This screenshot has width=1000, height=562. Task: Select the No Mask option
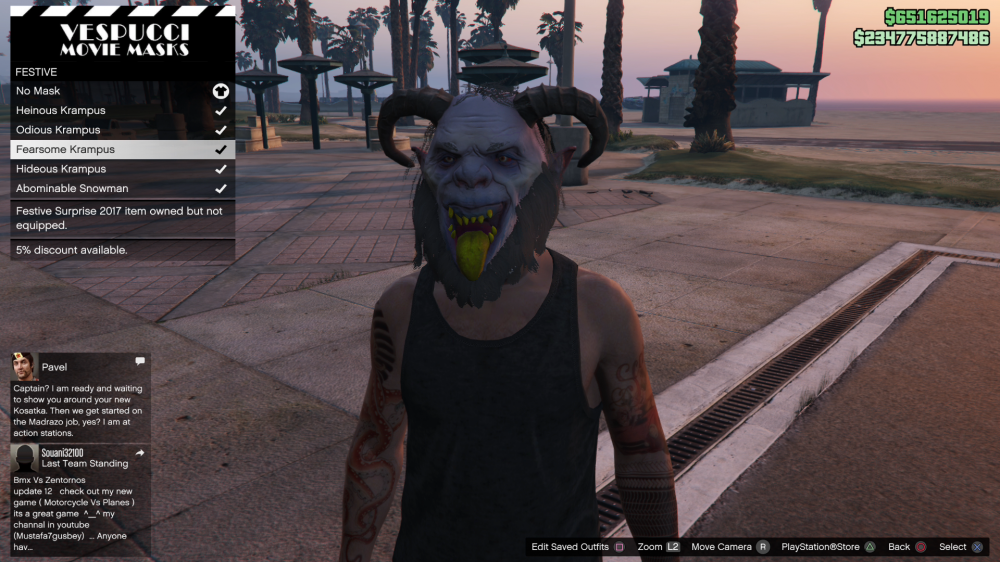(x=122, y=91)
